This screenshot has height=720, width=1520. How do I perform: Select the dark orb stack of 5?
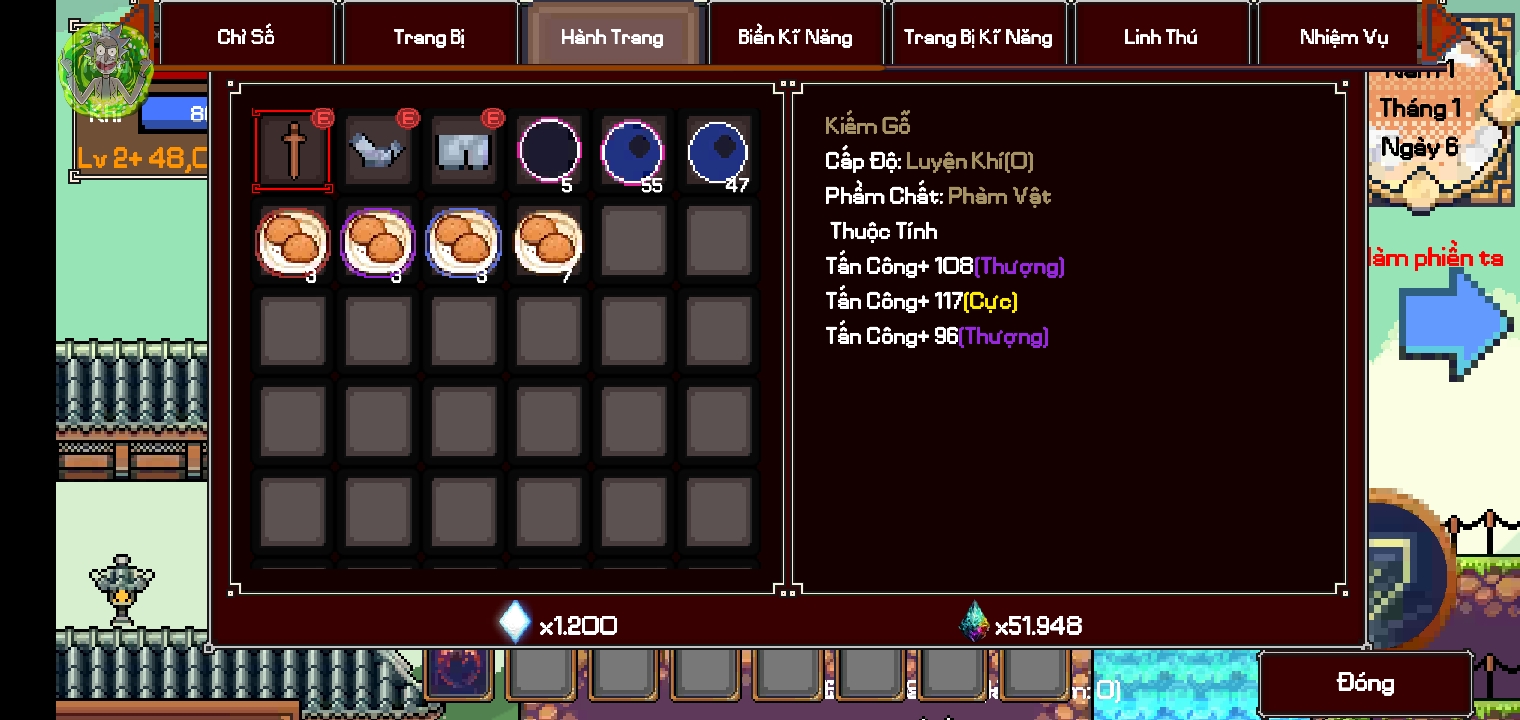point(549,151)
